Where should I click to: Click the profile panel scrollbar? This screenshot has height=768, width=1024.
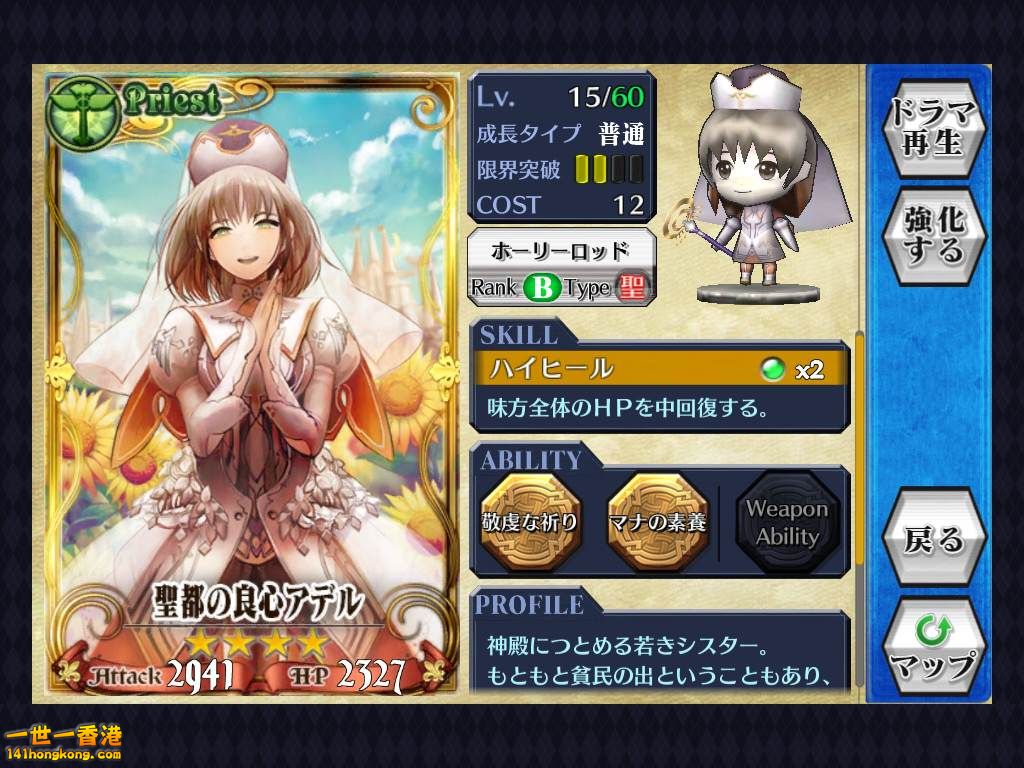tap(858, 450)
